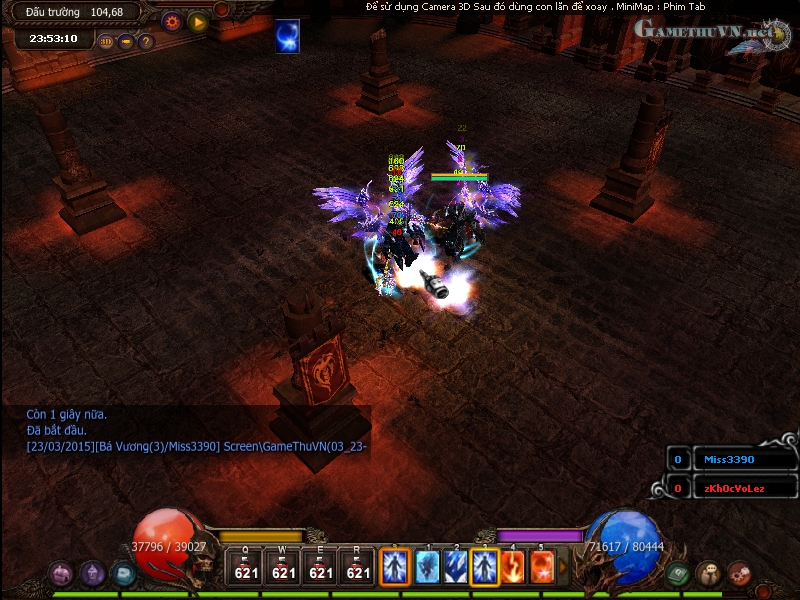Use the potion in slot E

point(321,567)
